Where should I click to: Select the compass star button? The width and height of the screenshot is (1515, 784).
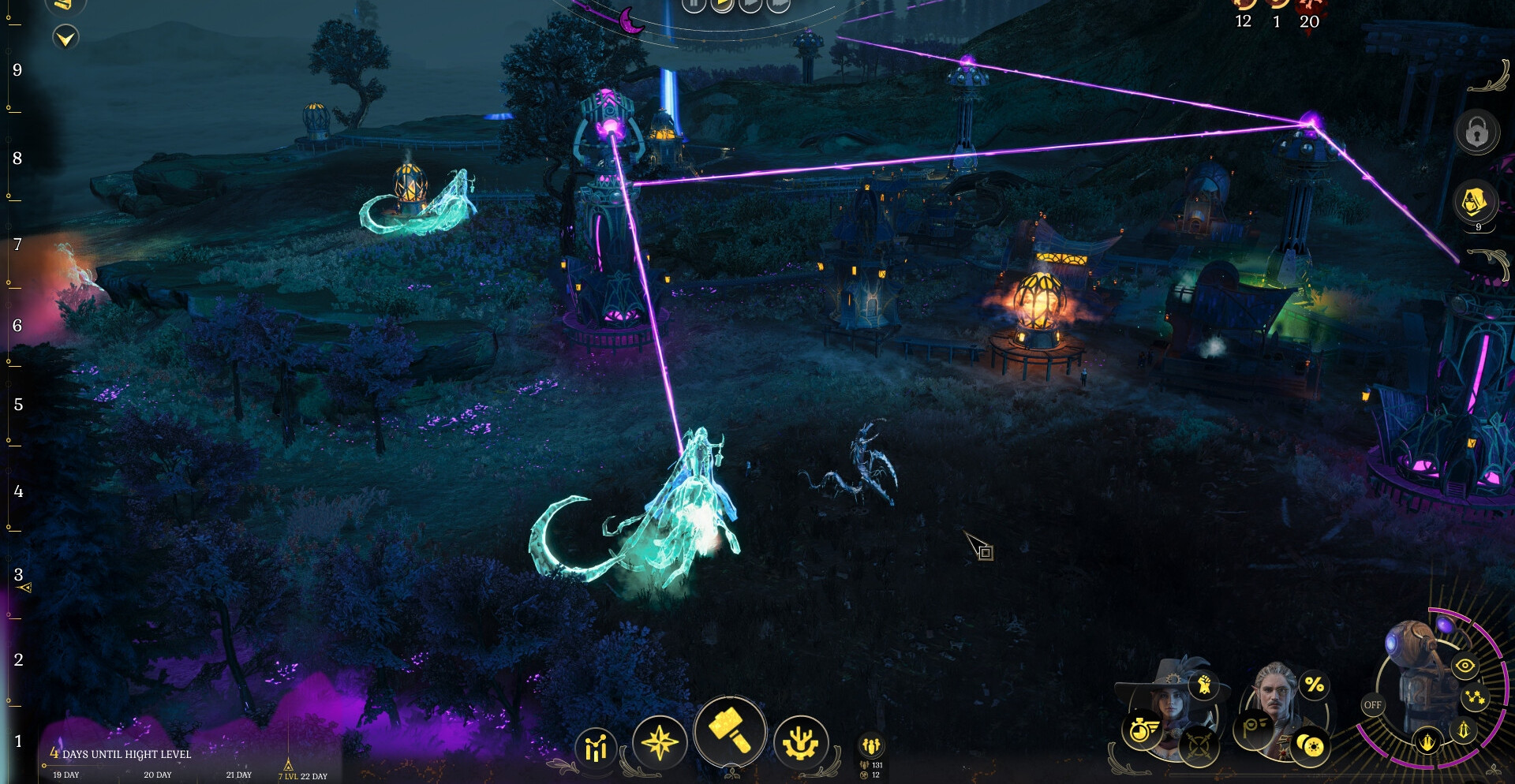click(660, 742)
